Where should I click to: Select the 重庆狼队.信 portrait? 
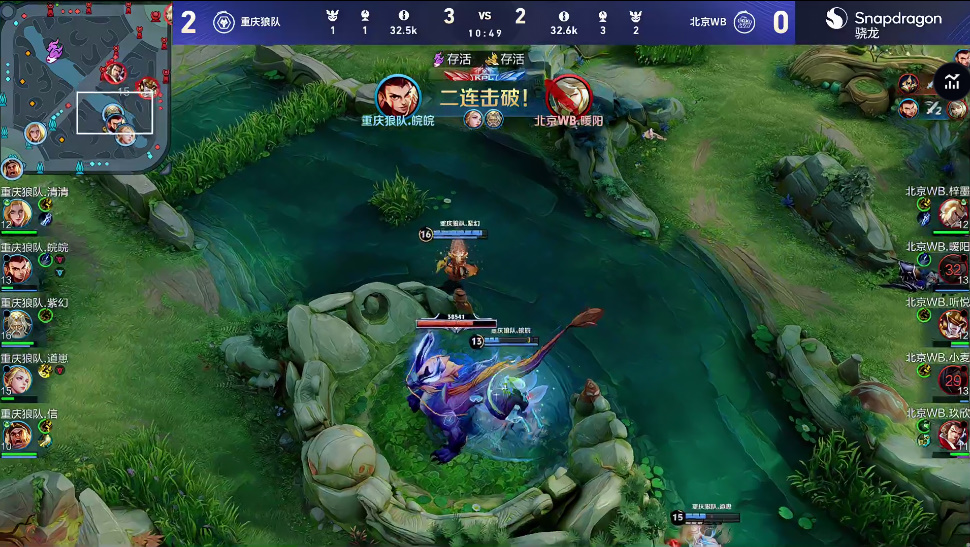tap(17, 435)
